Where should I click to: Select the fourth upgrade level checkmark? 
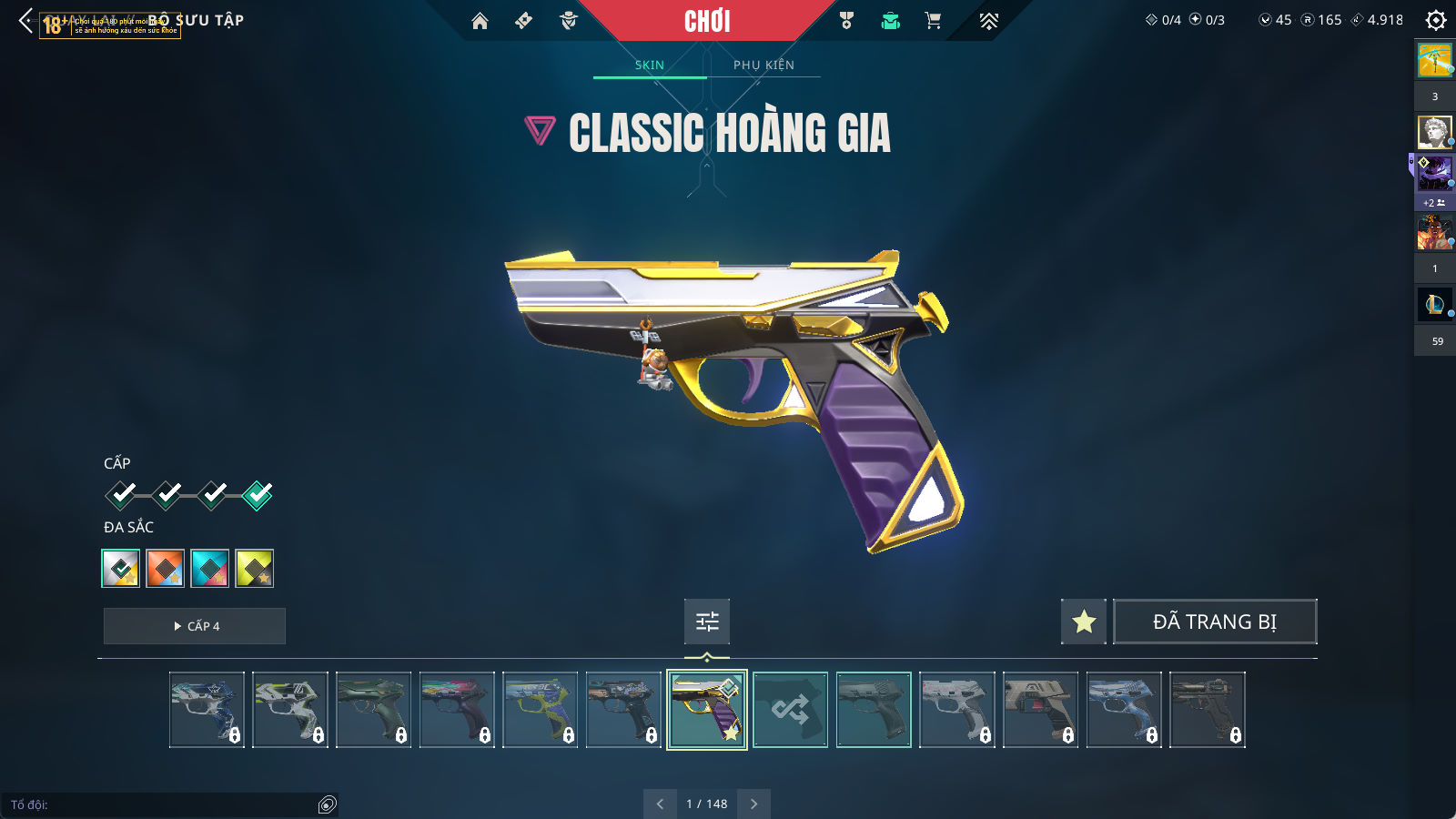[258, 495]
